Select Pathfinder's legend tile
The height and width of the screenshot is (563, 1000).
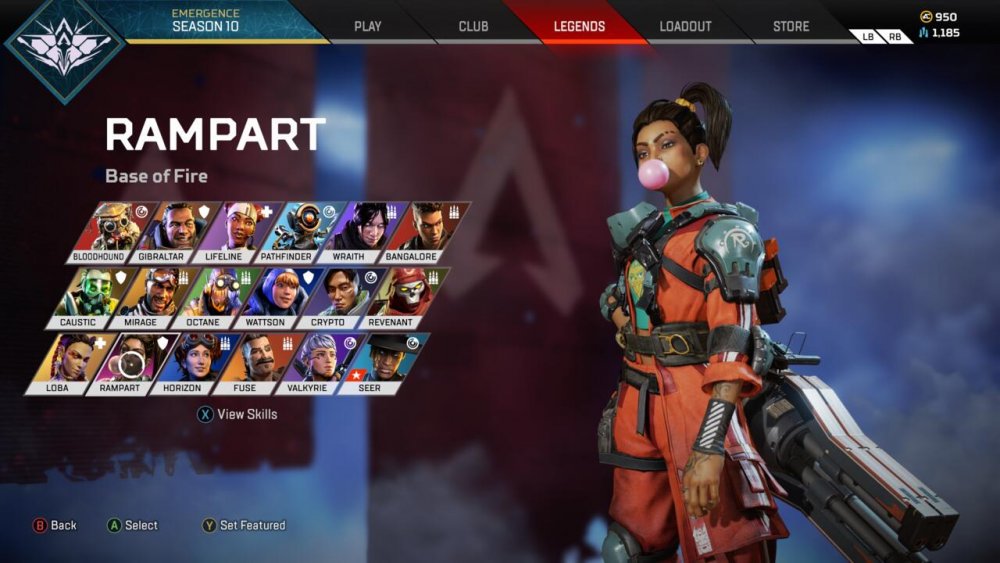[297, 230]
